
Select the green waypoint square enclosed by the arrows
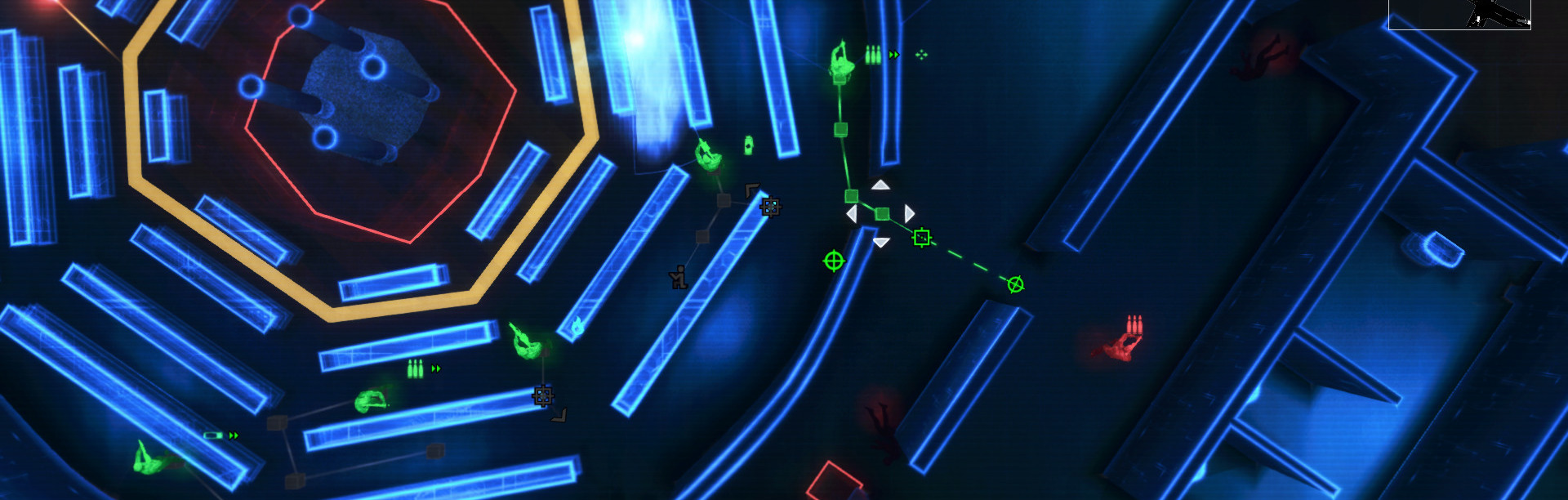click(x=882, y=214)
